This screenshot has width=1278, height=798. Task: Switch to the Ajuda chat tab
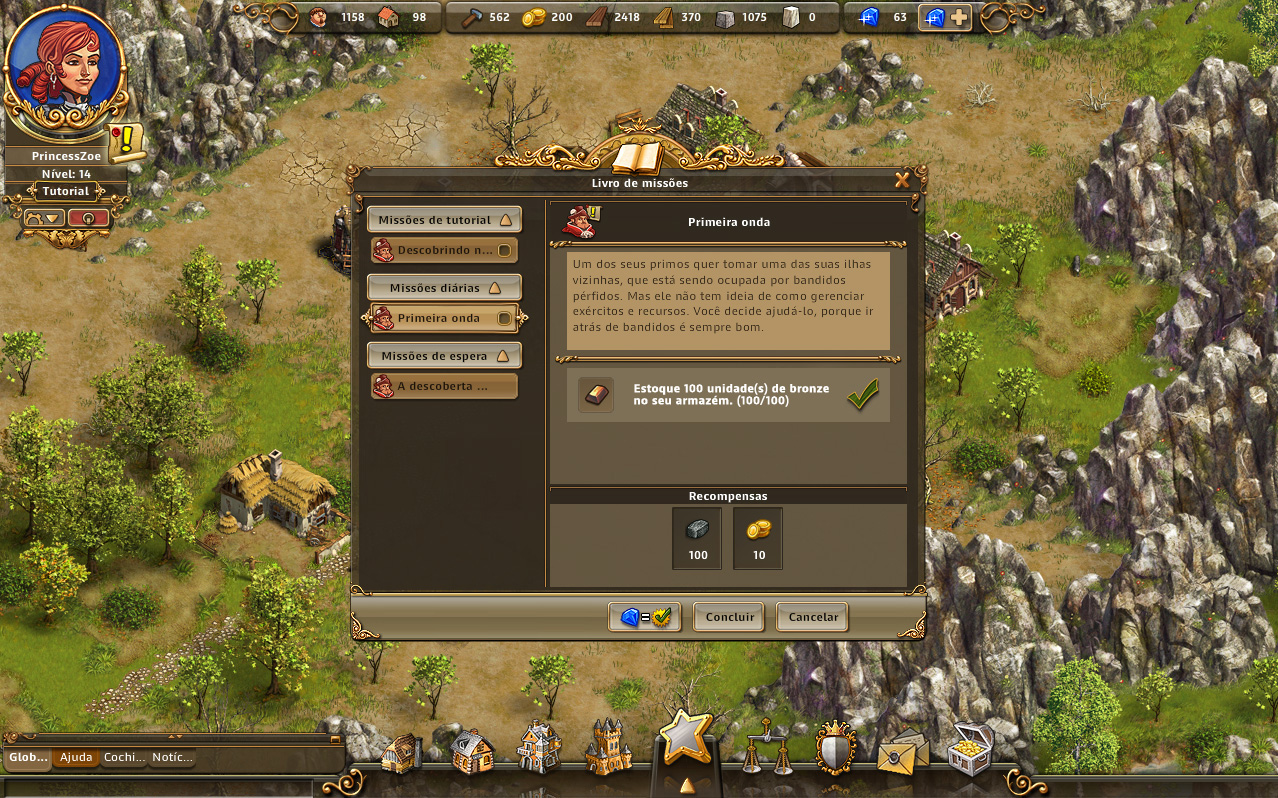pos(76,758)
